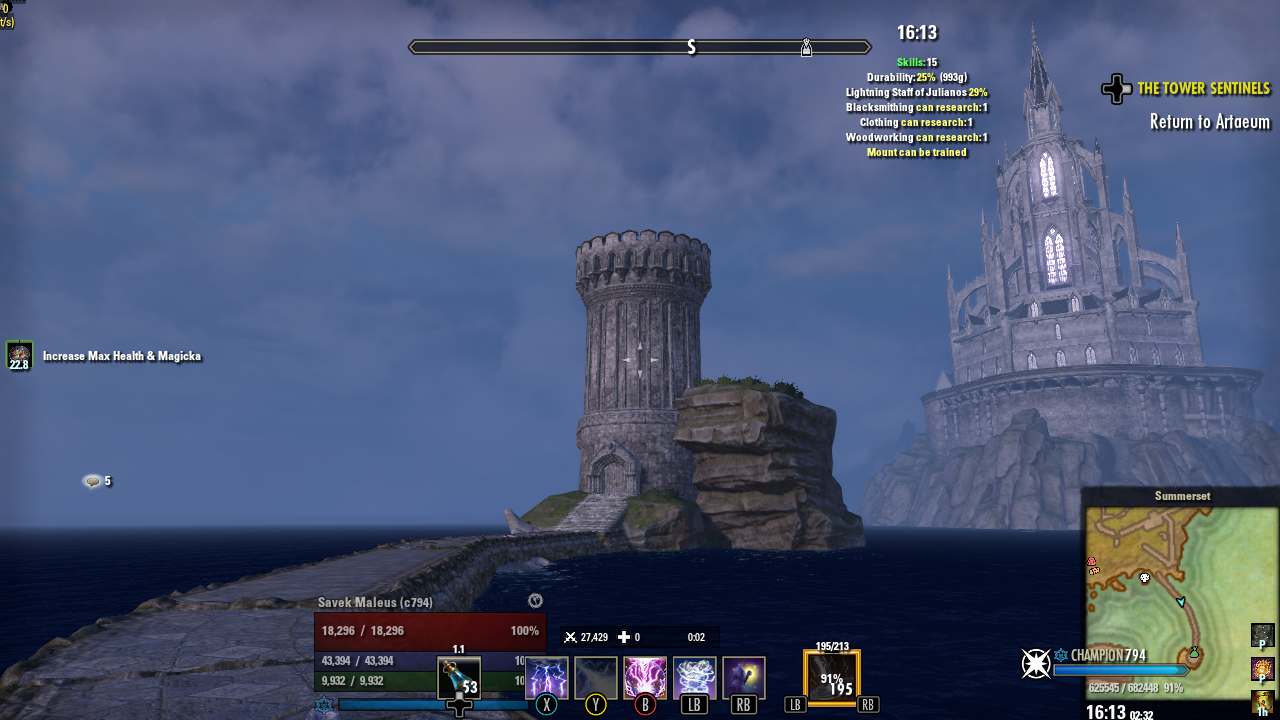1280x720 pixels.
Task: Click the Mount can be trained reminder
Action: 916,153
